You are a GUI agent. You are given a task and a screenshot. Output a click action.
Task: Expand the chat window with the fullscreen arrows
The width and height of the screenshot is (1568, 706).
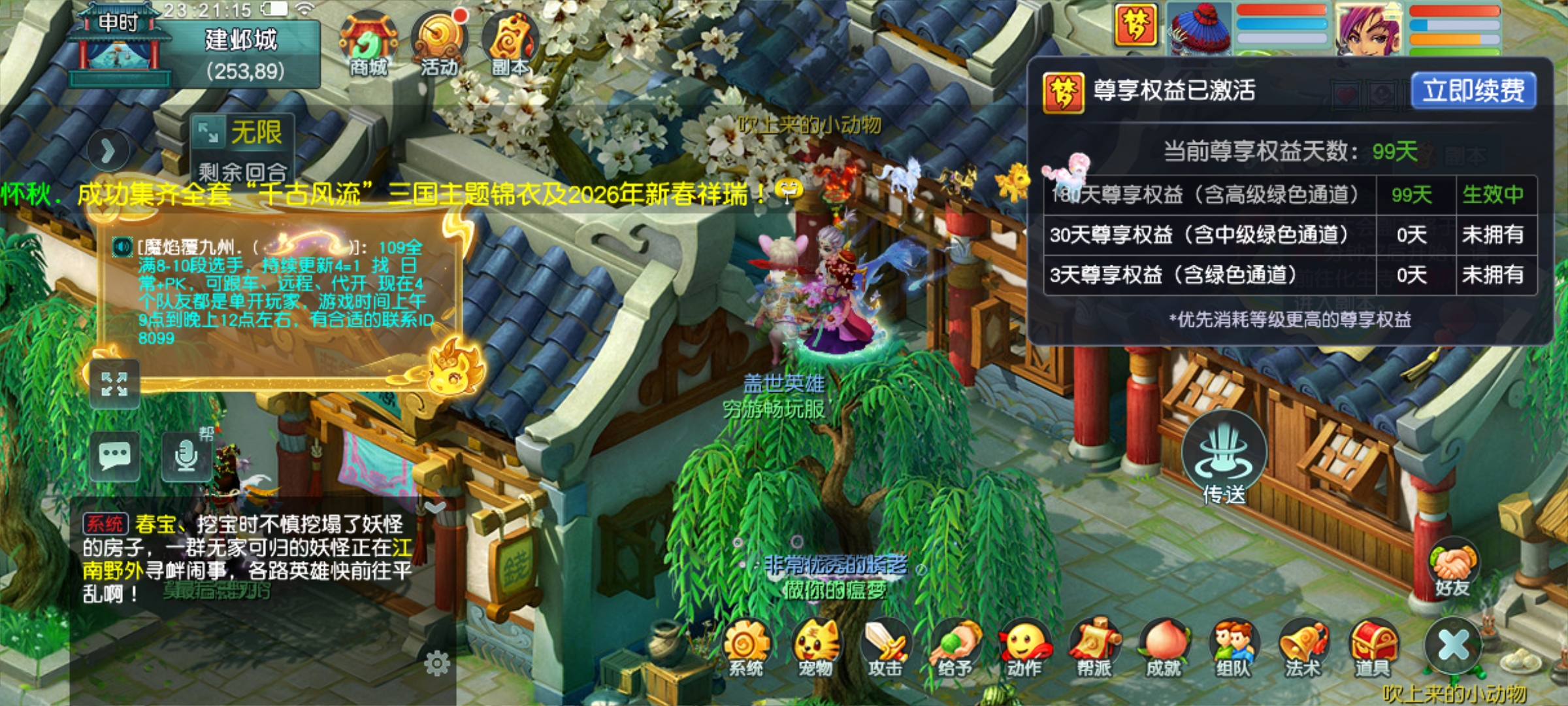click(114, 382)
